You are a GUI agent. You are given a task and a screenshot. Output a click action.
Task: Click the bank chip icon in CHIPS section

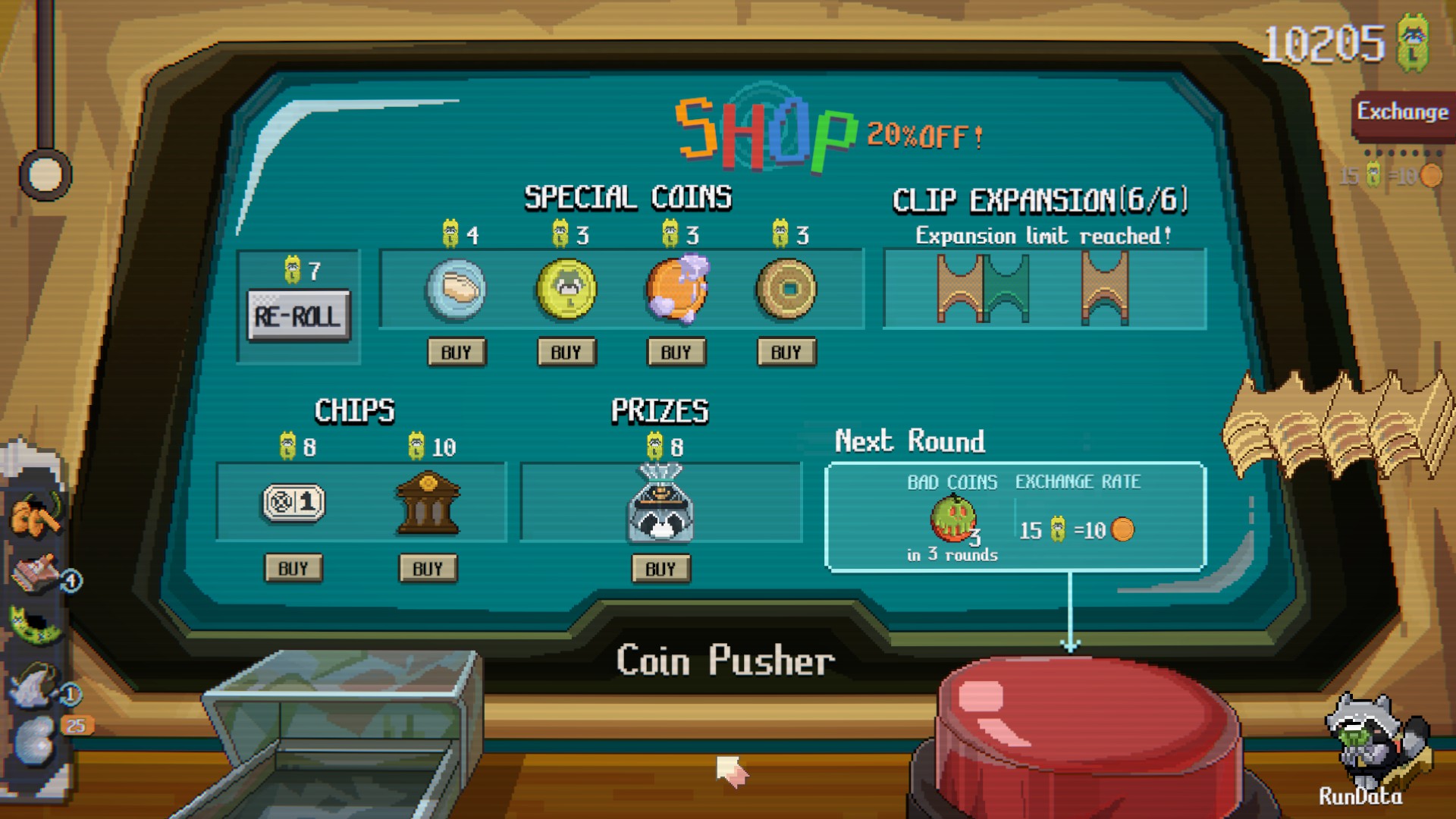pyautogui.click(x=428, y=503)
